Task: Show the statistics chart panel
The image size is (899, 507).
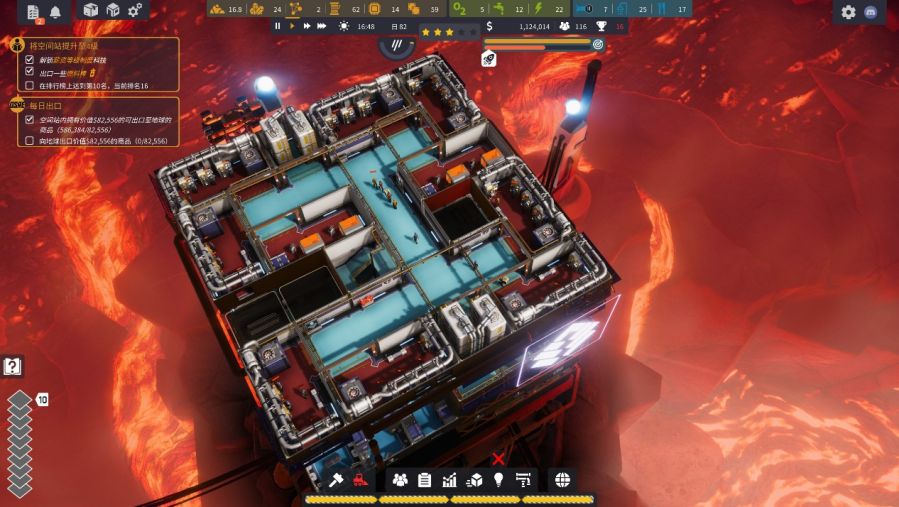Action: pos(449,480)
